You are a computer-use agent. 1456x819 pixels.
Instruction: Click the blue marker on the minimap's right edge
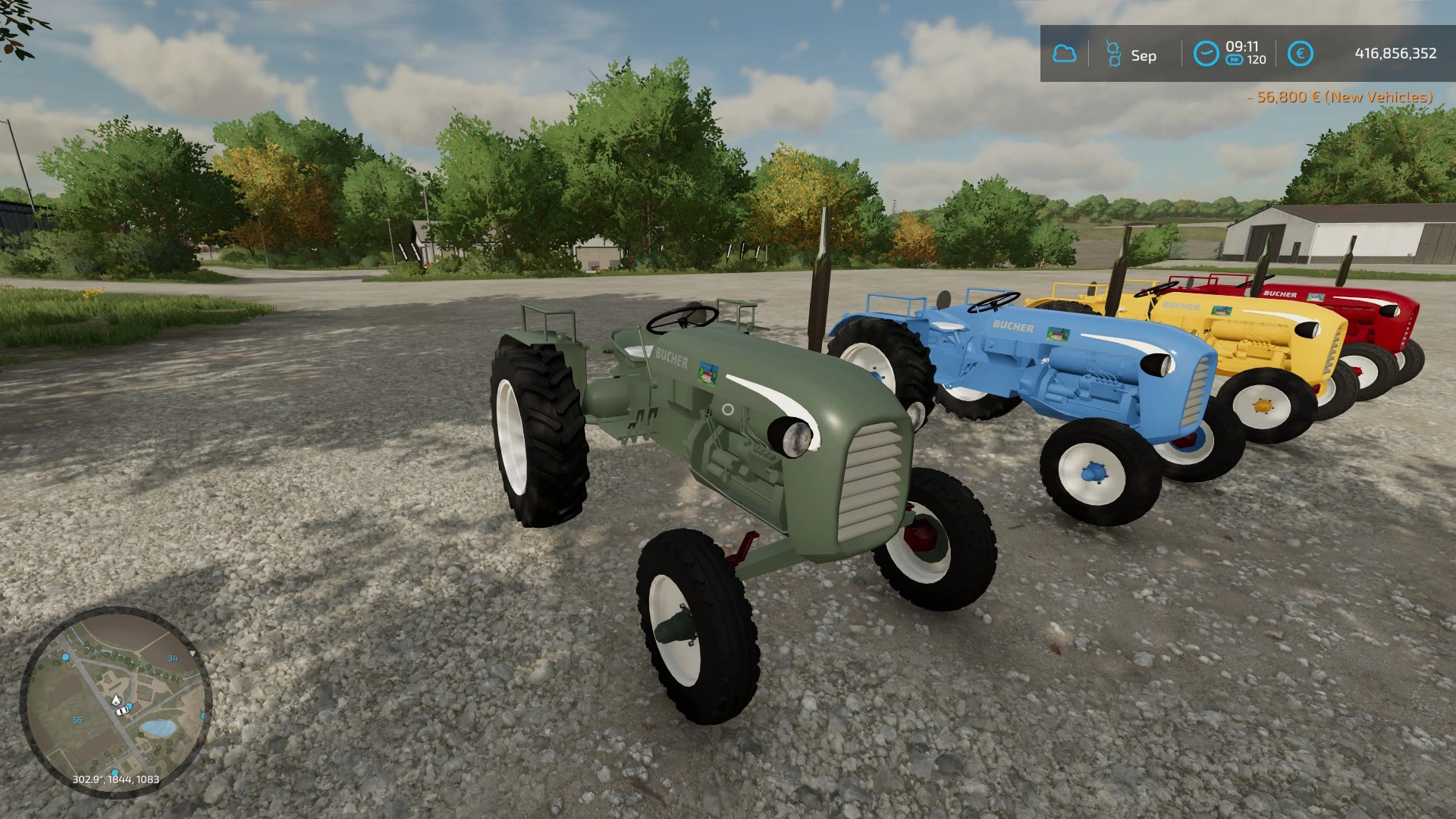(203, 714)
